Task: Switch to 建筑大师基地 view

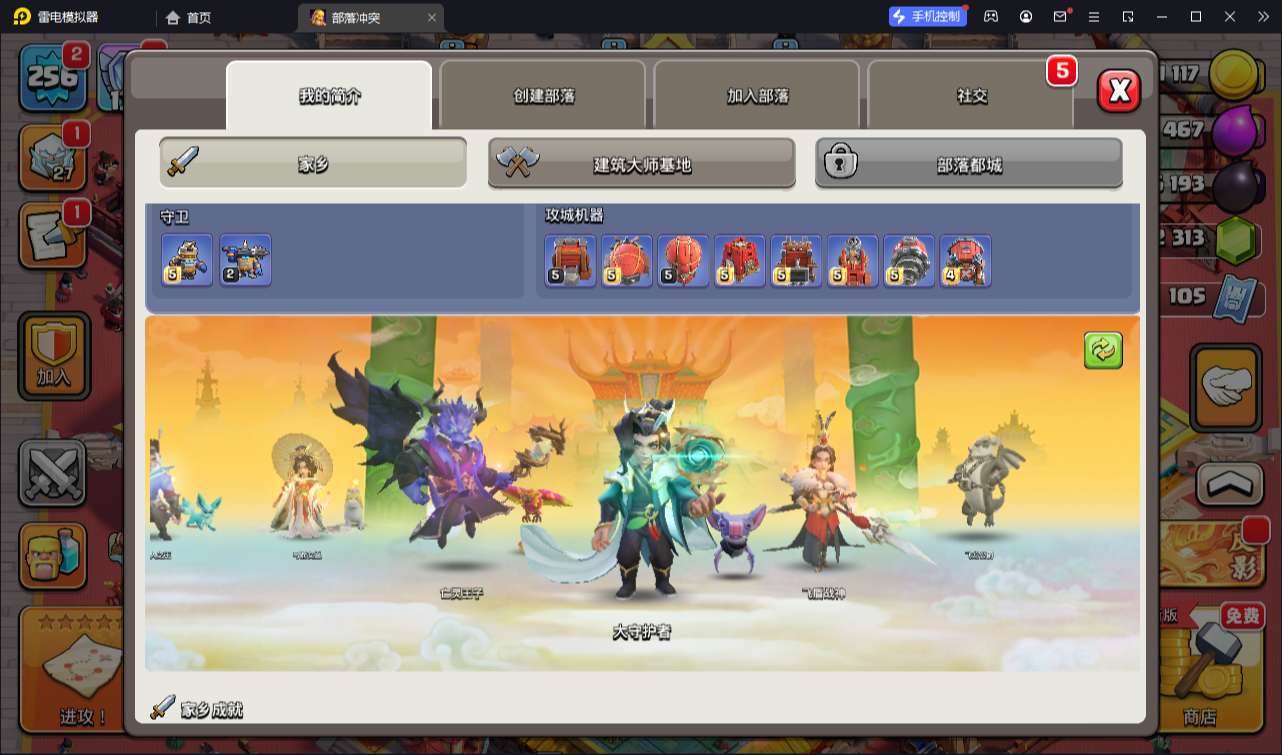Action: coord(641,164)
